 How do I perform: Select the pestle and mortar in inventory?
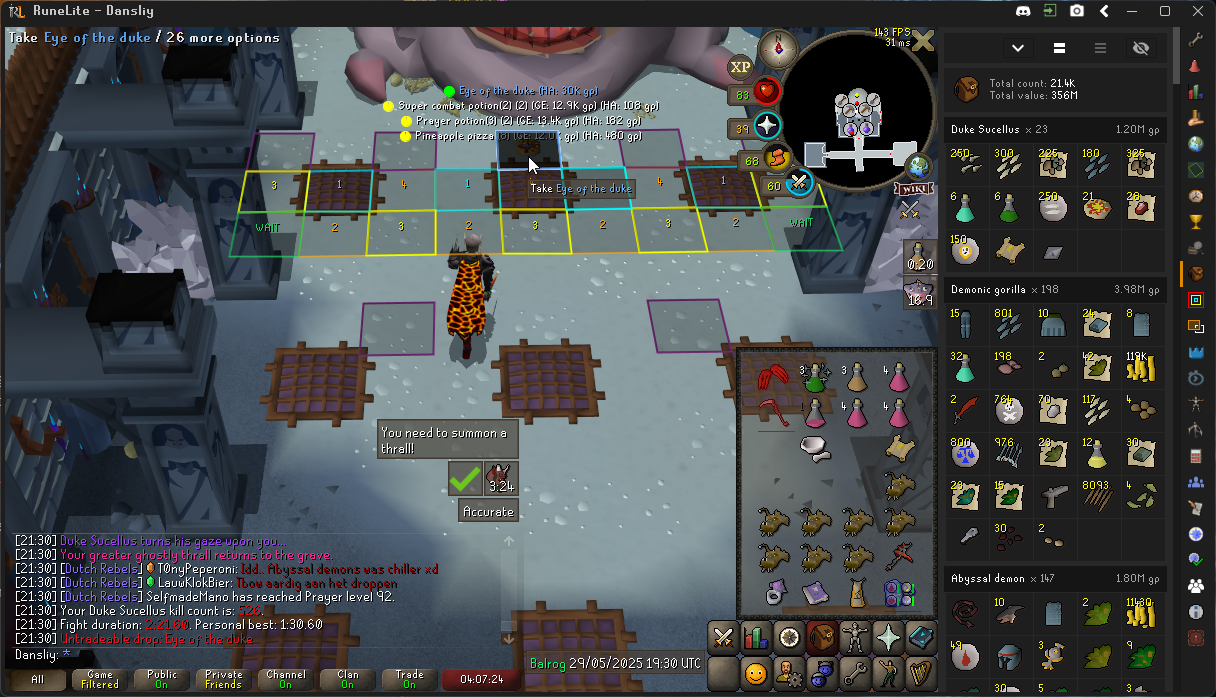pyautogui.click(x=816, y=450)
